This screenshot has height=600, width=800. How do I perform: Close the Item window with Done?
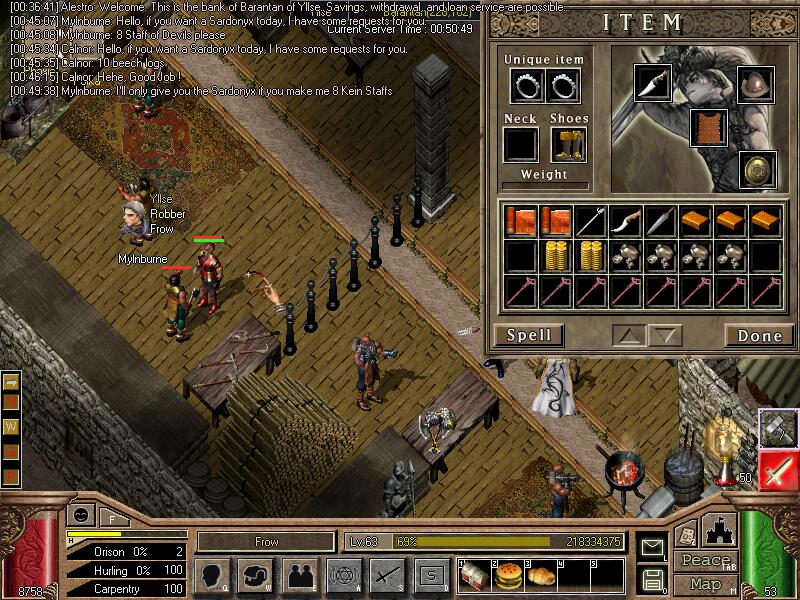click(x=759, y=336)
